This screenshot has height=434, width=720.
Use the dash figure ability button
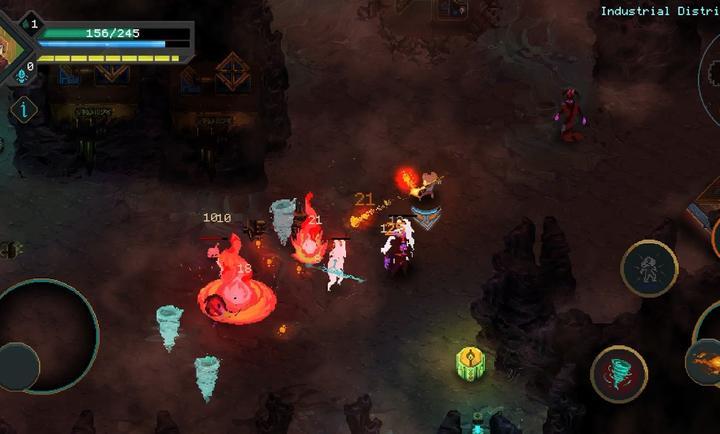649,268
